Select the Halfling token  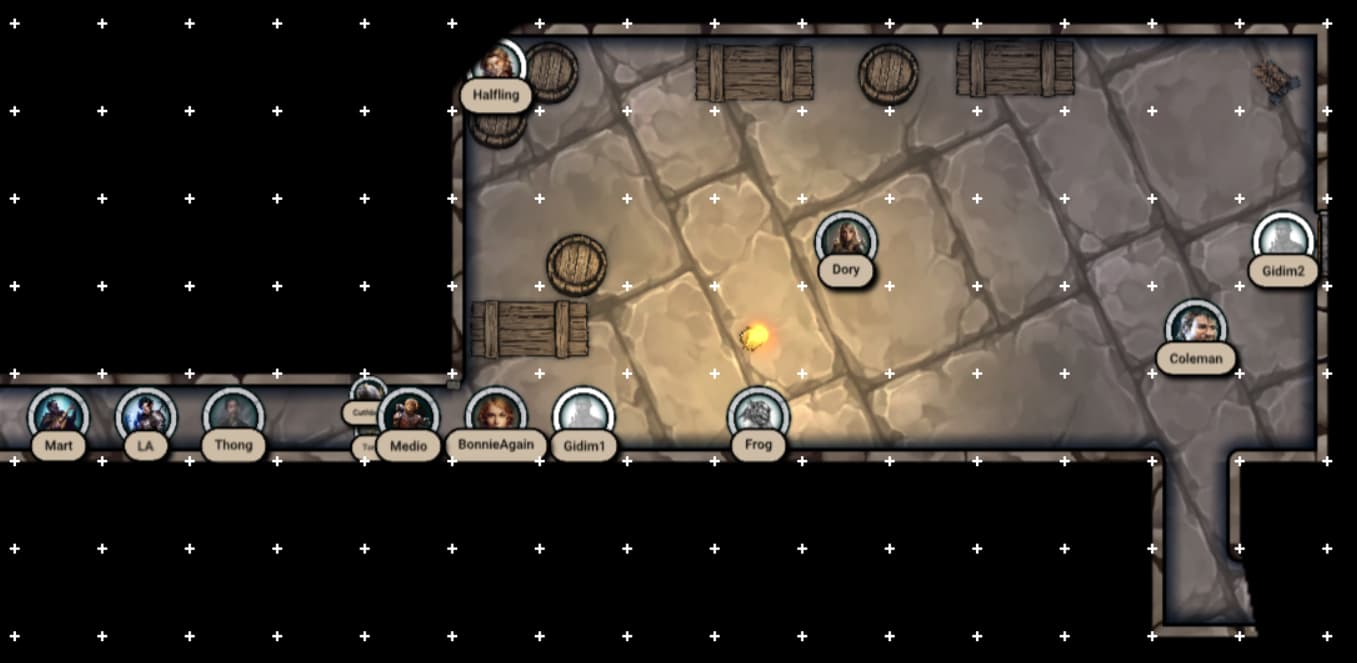tap(496, 65)
